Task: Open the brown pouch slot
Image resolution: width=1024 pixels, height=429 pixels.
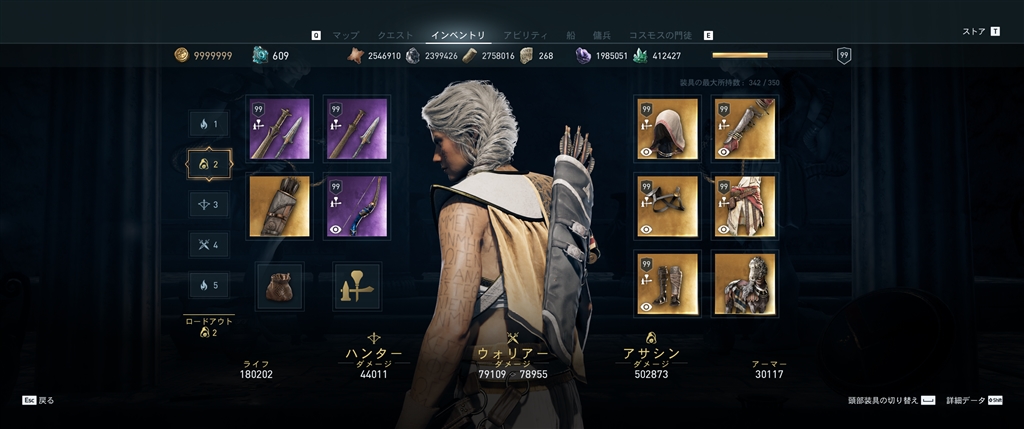Action: [x=279, y=286]
